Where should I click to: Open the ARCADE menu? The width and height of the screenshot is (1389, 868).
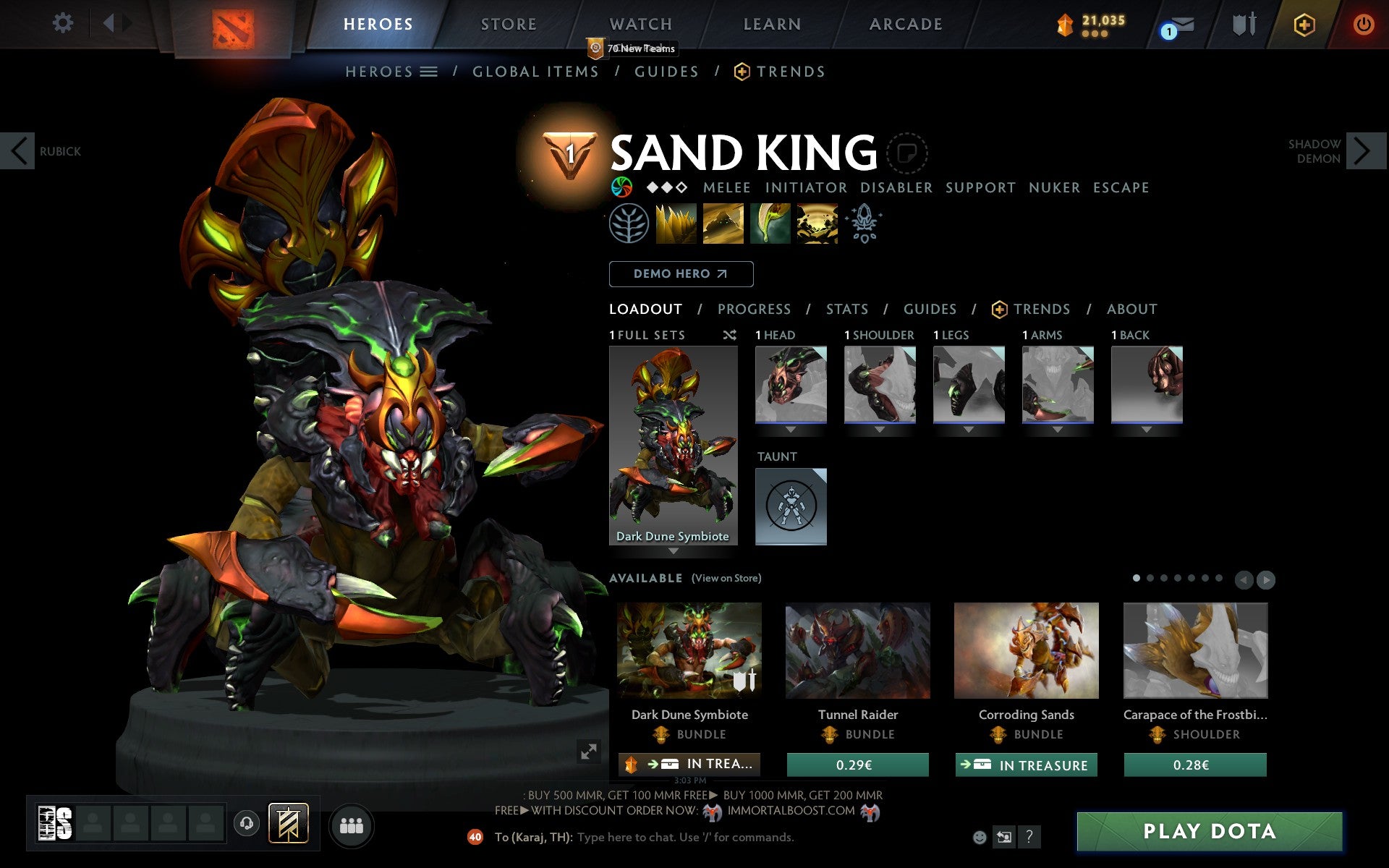point(905,24)
